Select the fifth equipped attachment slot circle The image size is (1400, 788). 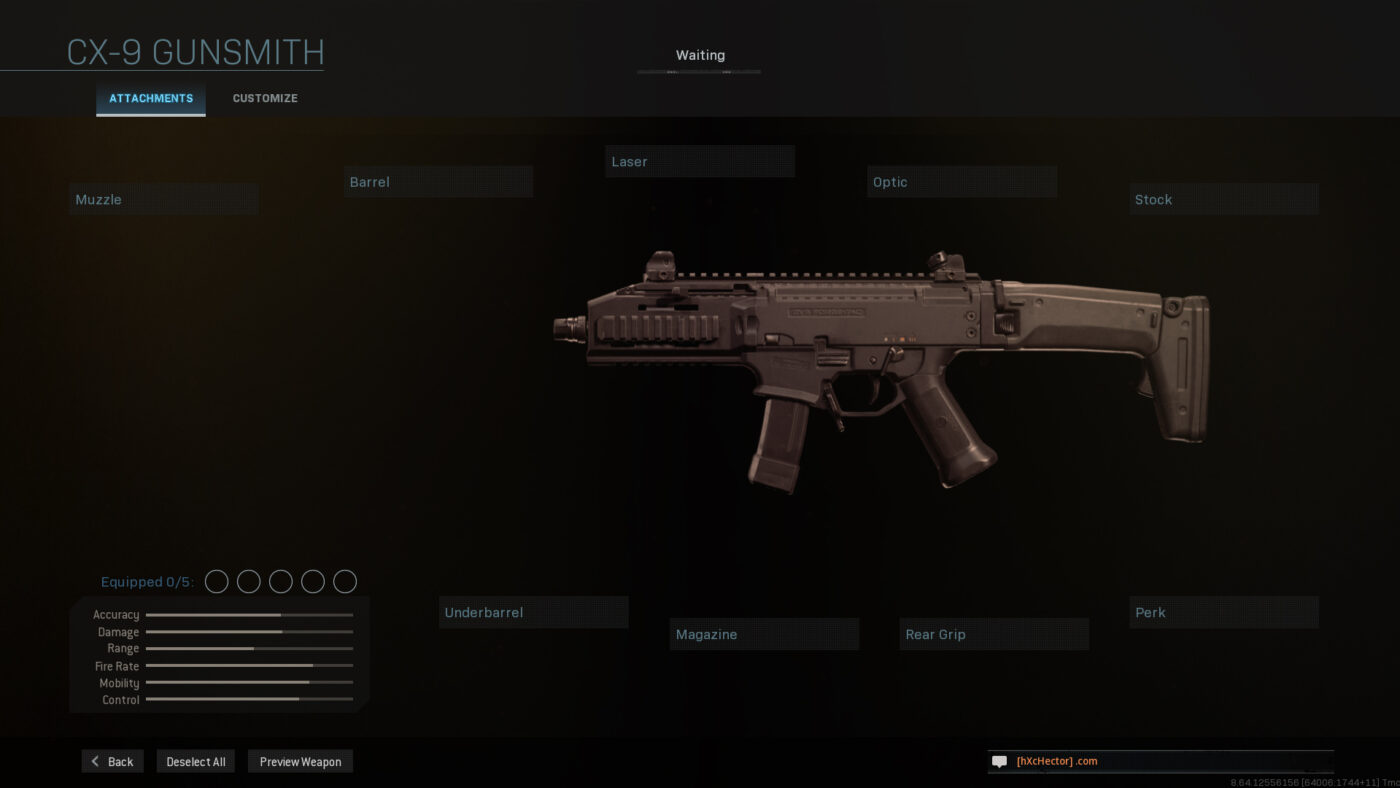tap(344, 581)
